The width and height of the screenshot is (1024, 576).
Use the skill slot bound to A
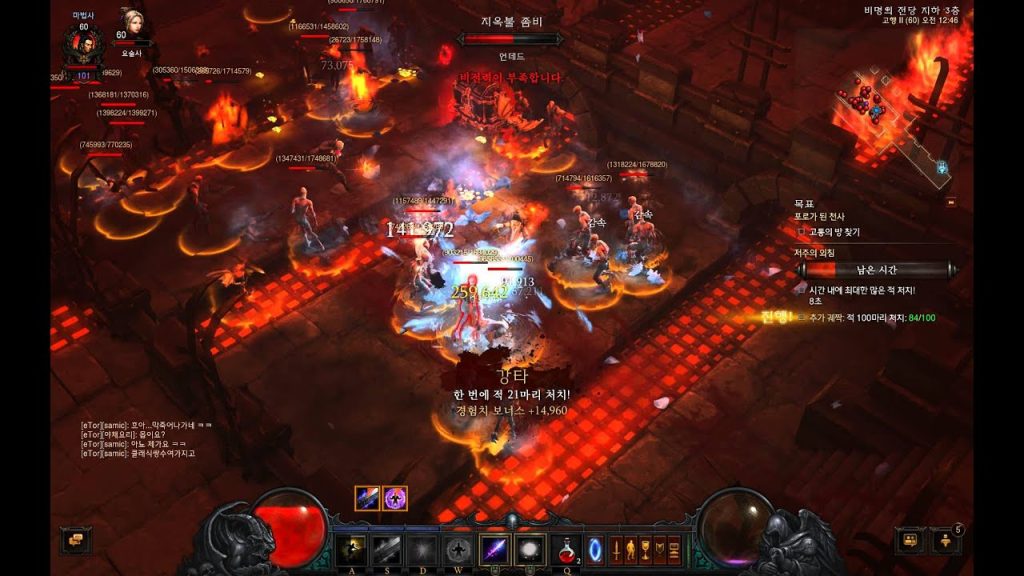[350, 549]
